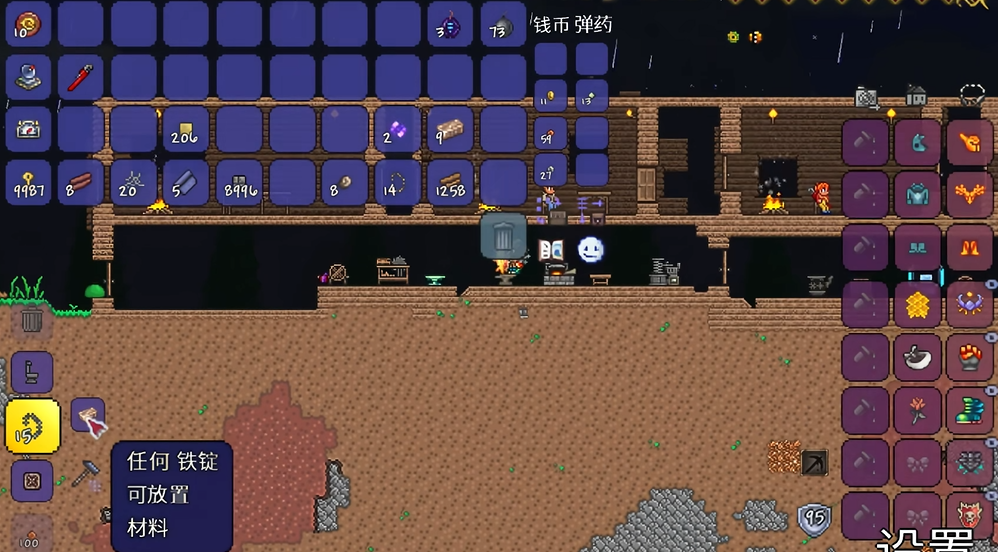The image size is (998, 552).
Task: Select the toilet crafting recipe
Action: click(x=32, y=372)
